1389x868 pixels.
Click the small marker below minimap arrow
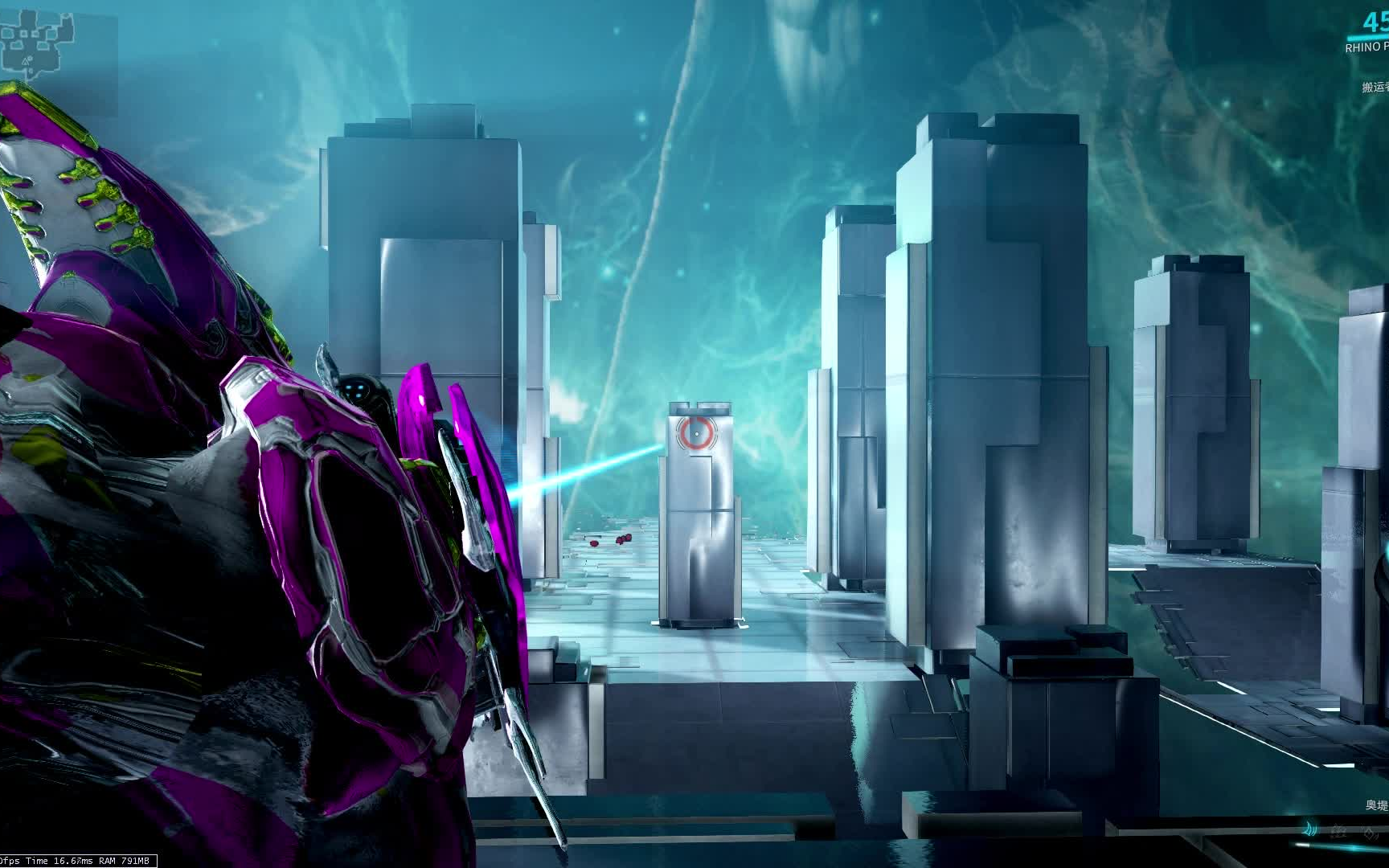coord(31,70)
